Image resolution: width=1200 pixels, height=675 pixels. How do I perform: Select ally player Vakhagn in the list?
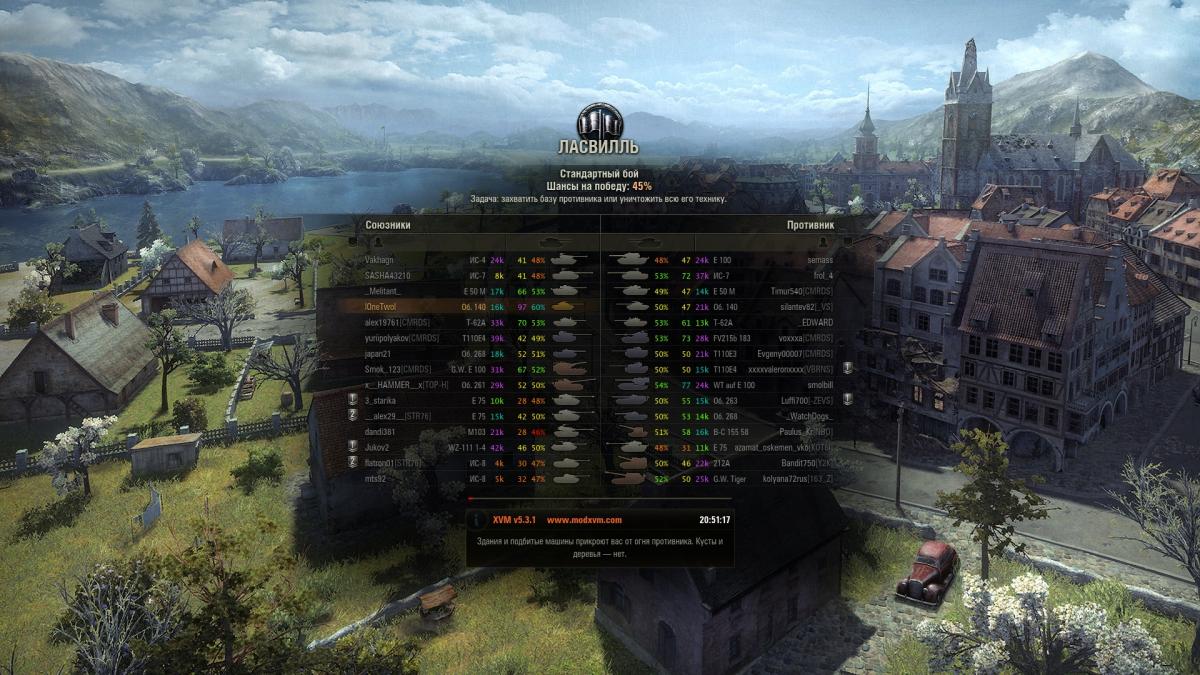pyautogui.click(x=380, y=260)
